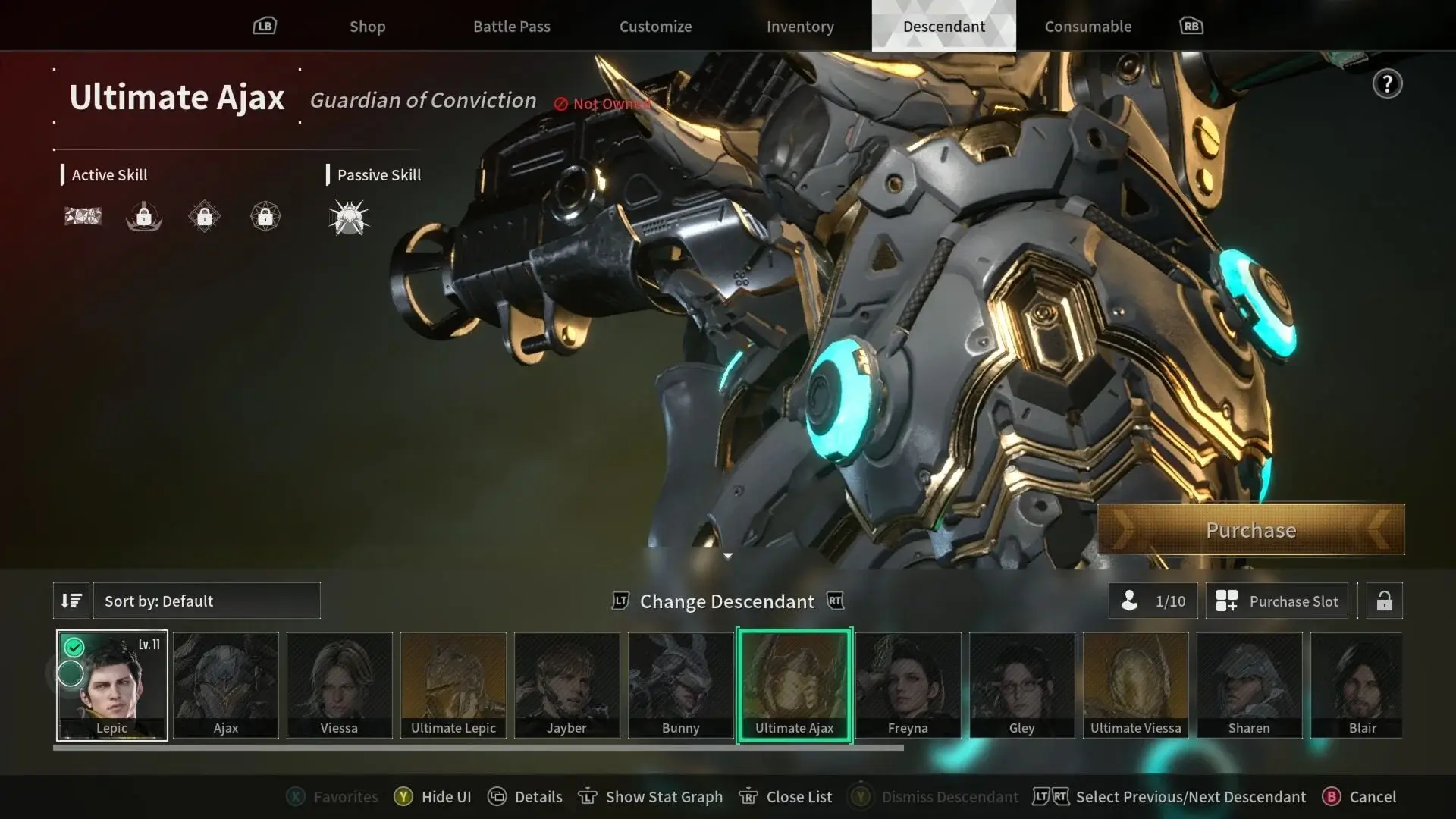Select the Sharen descendant tile
The height and width of the screenshot is (819, 1456).
point(1249,685)
